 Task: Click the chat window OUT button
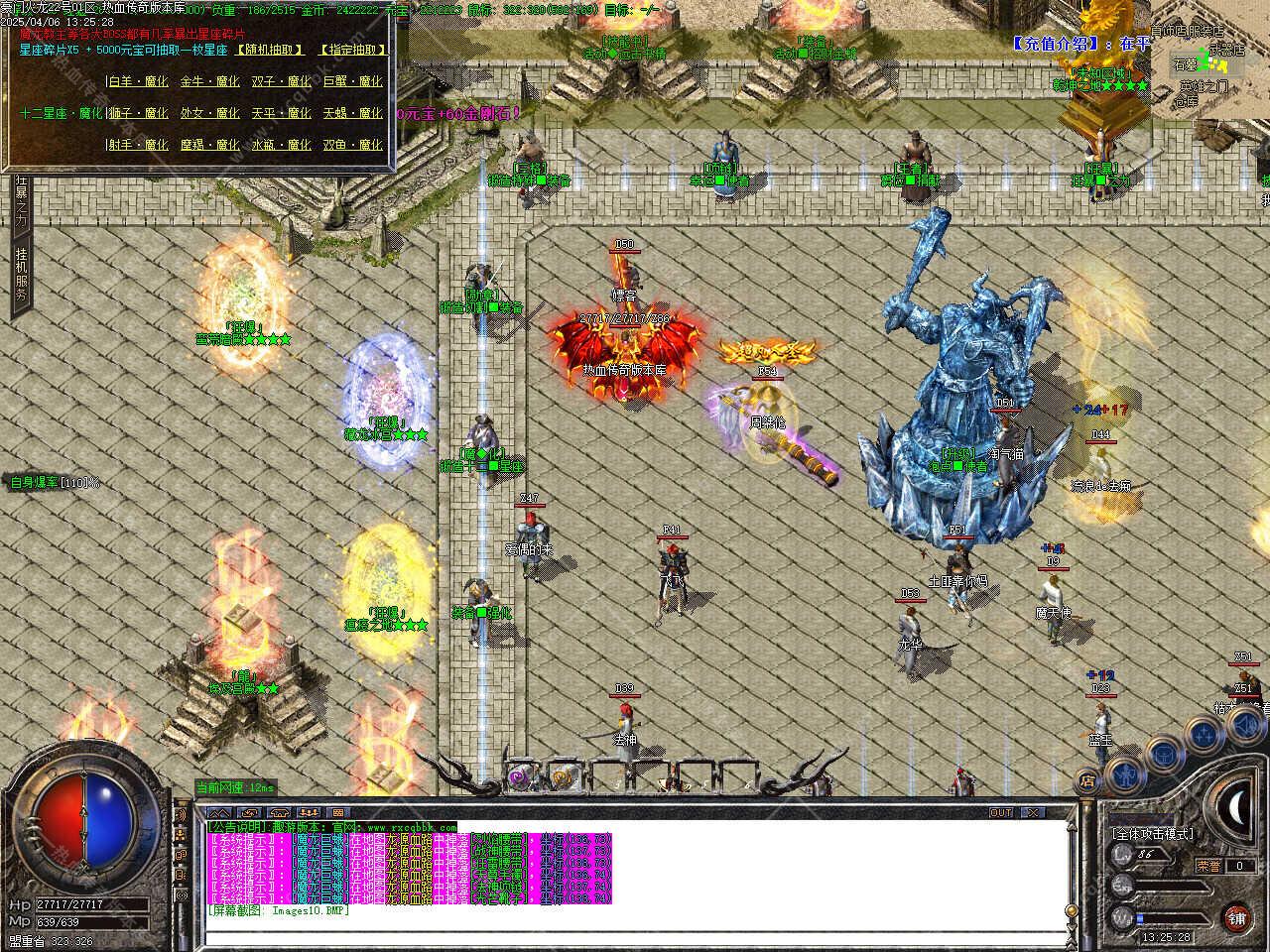[x=1001, y=813]
